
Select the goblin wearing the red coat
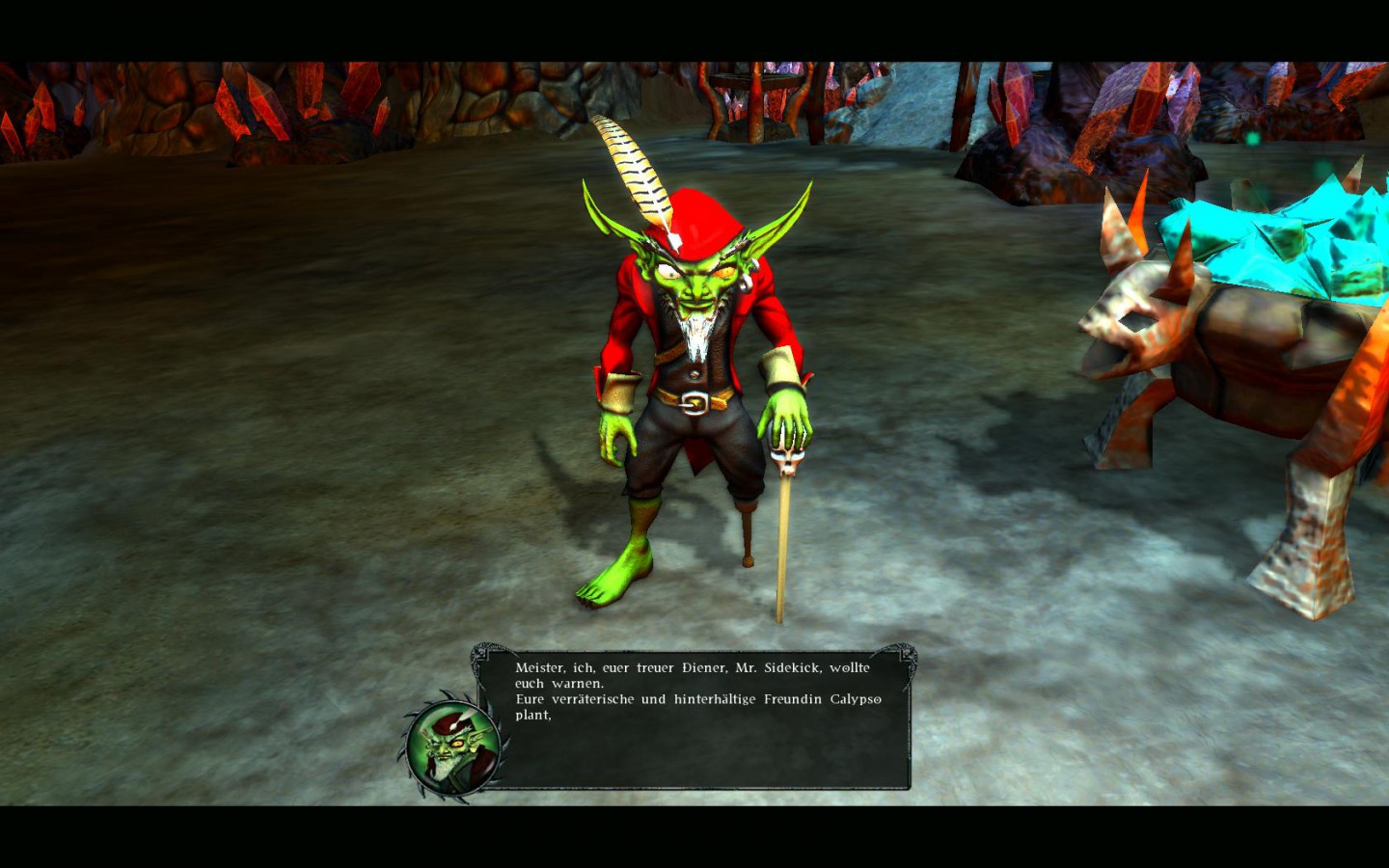(694, 366)
